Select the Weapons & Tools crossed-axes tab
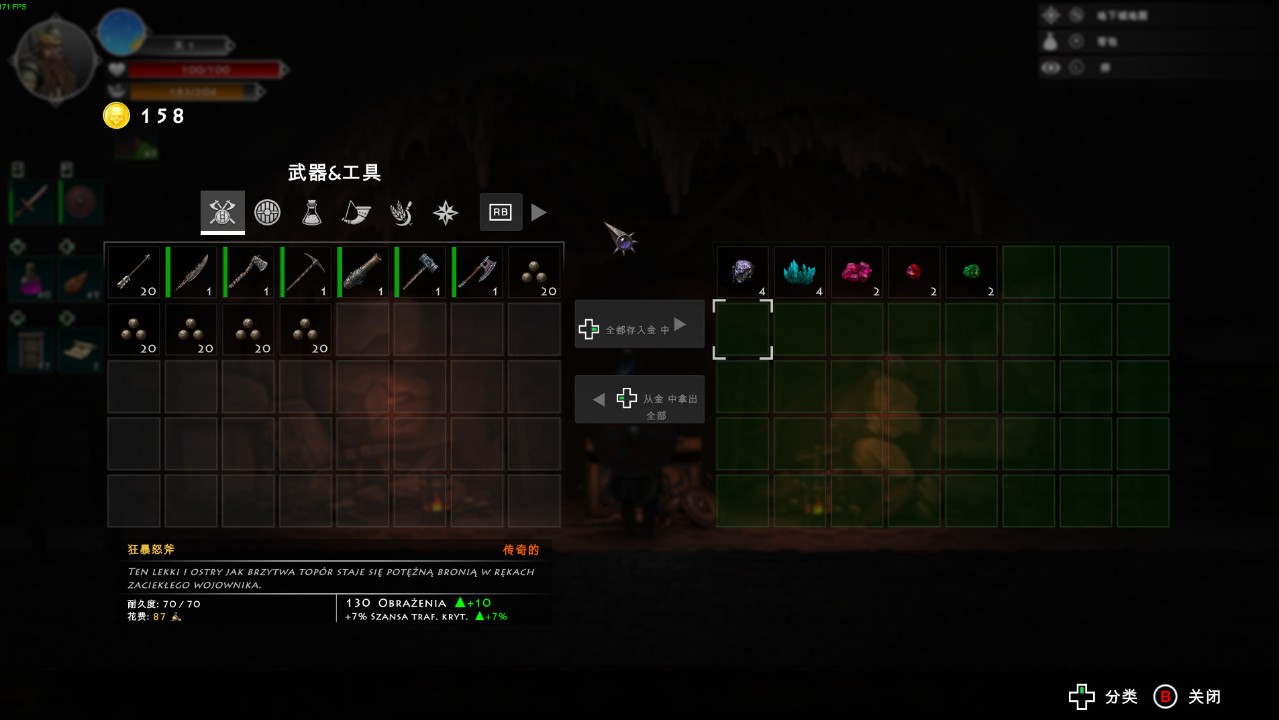 pos(222,212)
